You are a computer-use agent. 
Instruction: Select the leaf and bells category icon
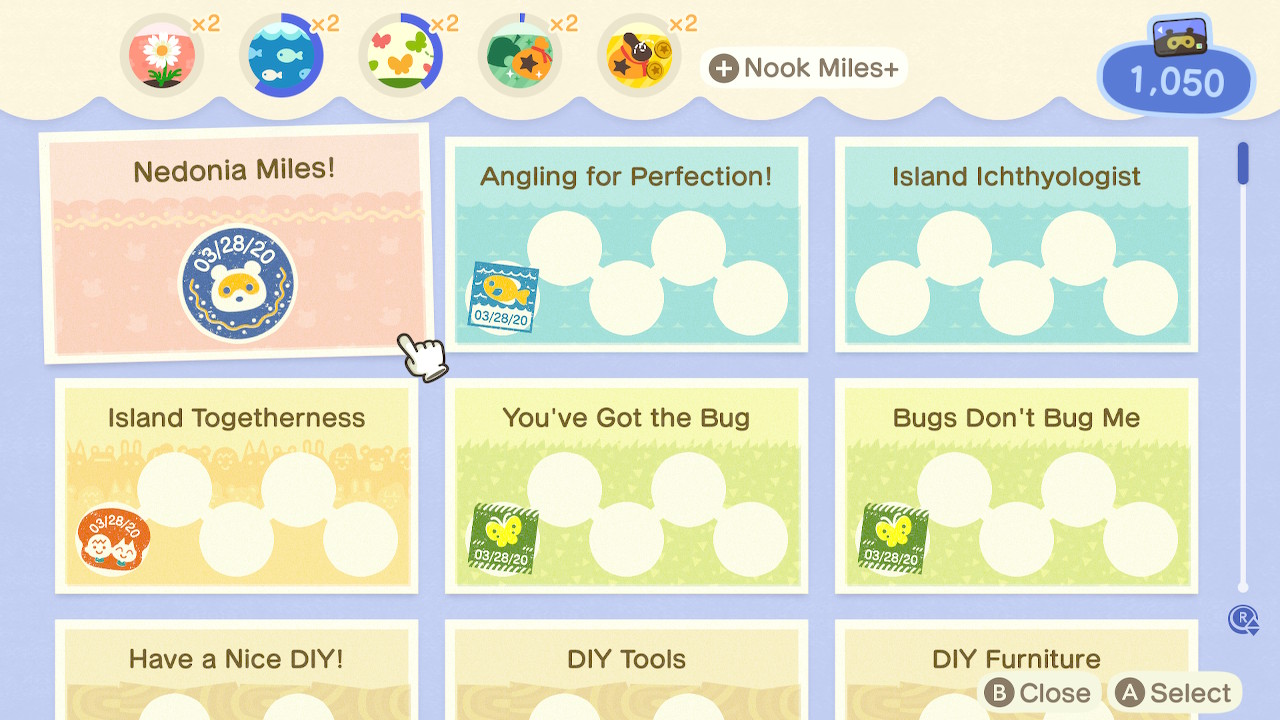point(520,58)
